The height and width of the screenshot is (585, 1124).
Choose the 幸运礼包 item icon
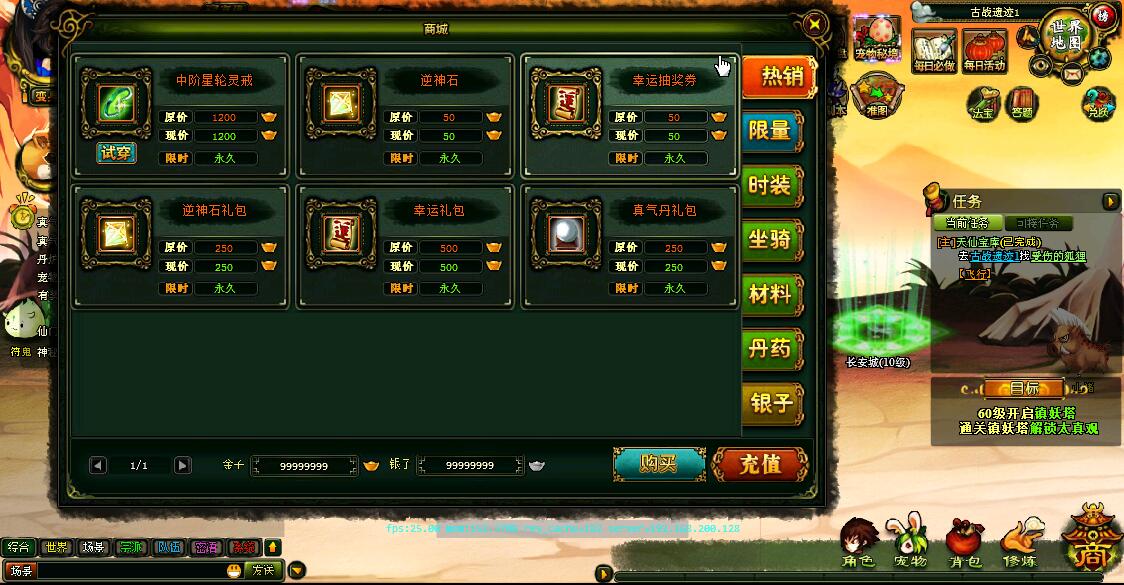tap(340, 233)
